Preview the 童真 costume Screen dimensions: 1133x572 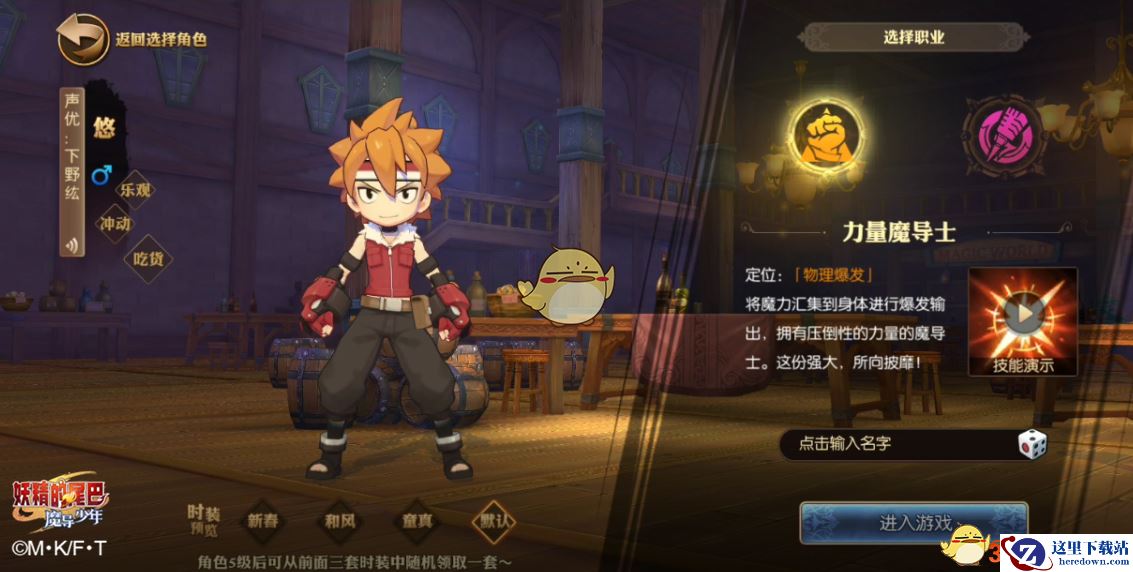418,521
